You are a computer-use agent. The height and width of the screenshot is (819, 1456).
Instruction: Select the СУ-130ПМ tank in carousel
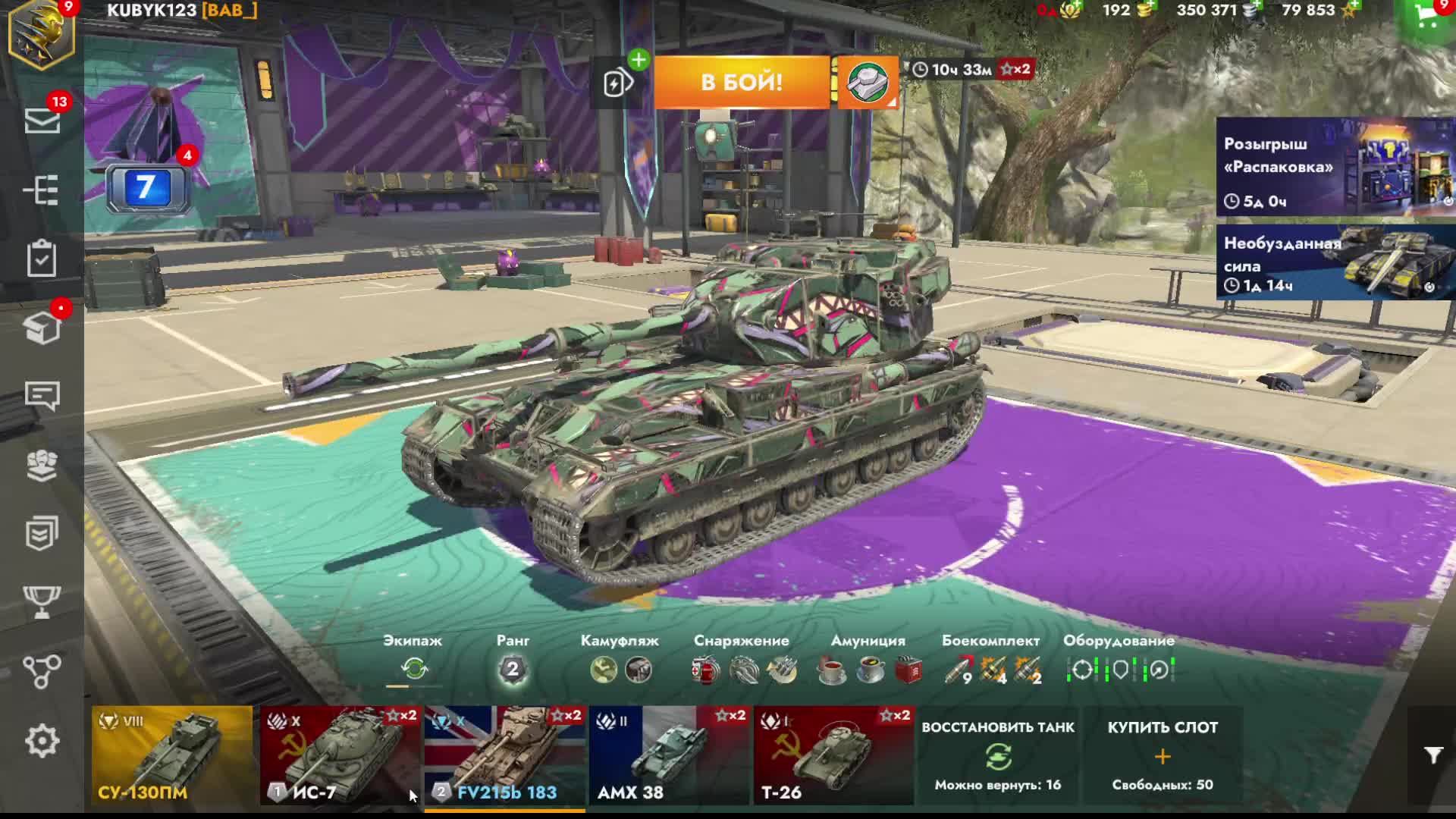[x=172, y=755]
